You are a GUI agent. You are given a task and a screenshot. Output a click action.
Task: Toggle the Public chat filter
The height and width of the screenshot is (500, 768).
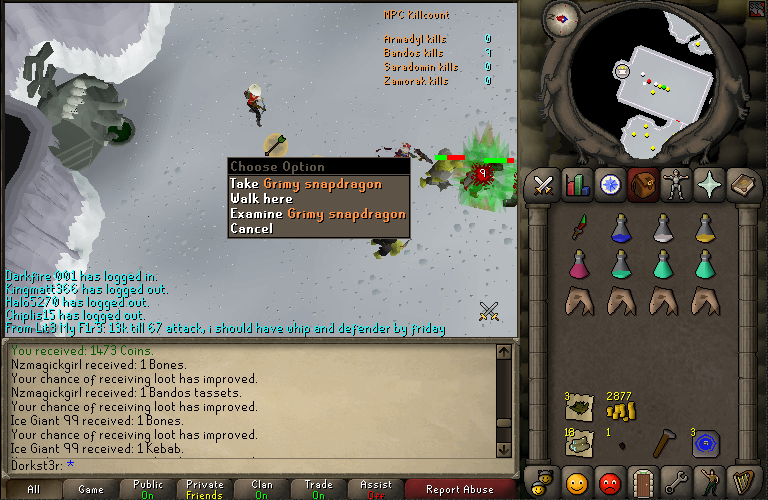point(148,489)
